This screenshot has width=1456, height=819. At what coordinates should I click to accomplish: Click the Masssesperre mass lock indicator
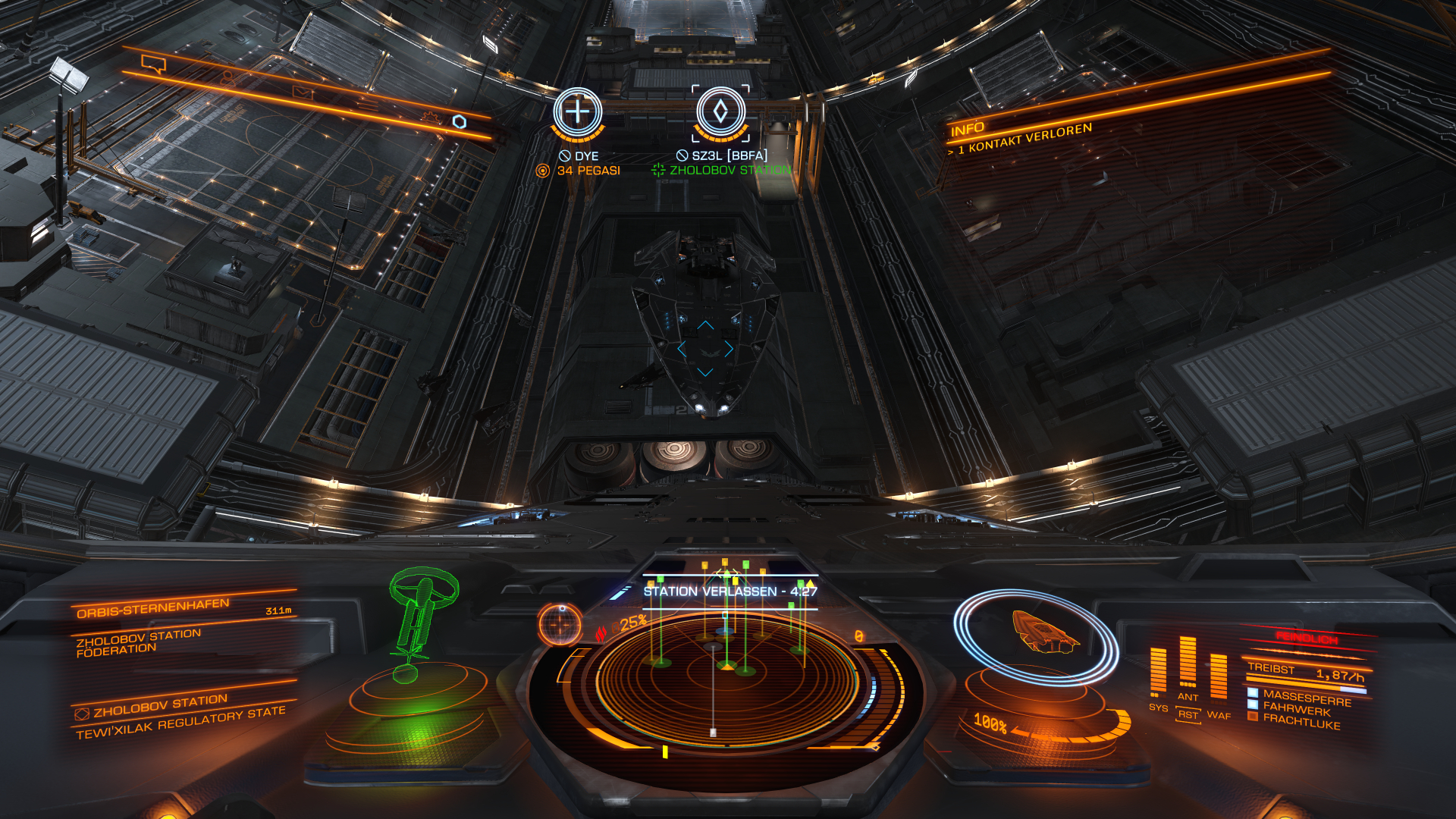coord(1305,697)
